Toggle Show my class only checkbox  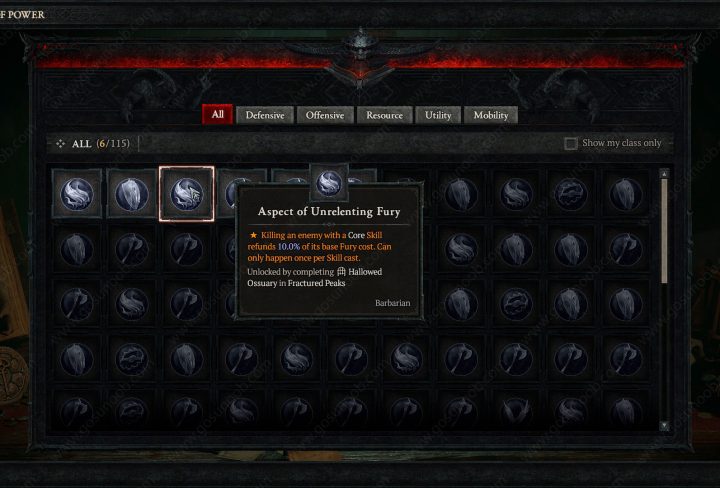[571, 143]
